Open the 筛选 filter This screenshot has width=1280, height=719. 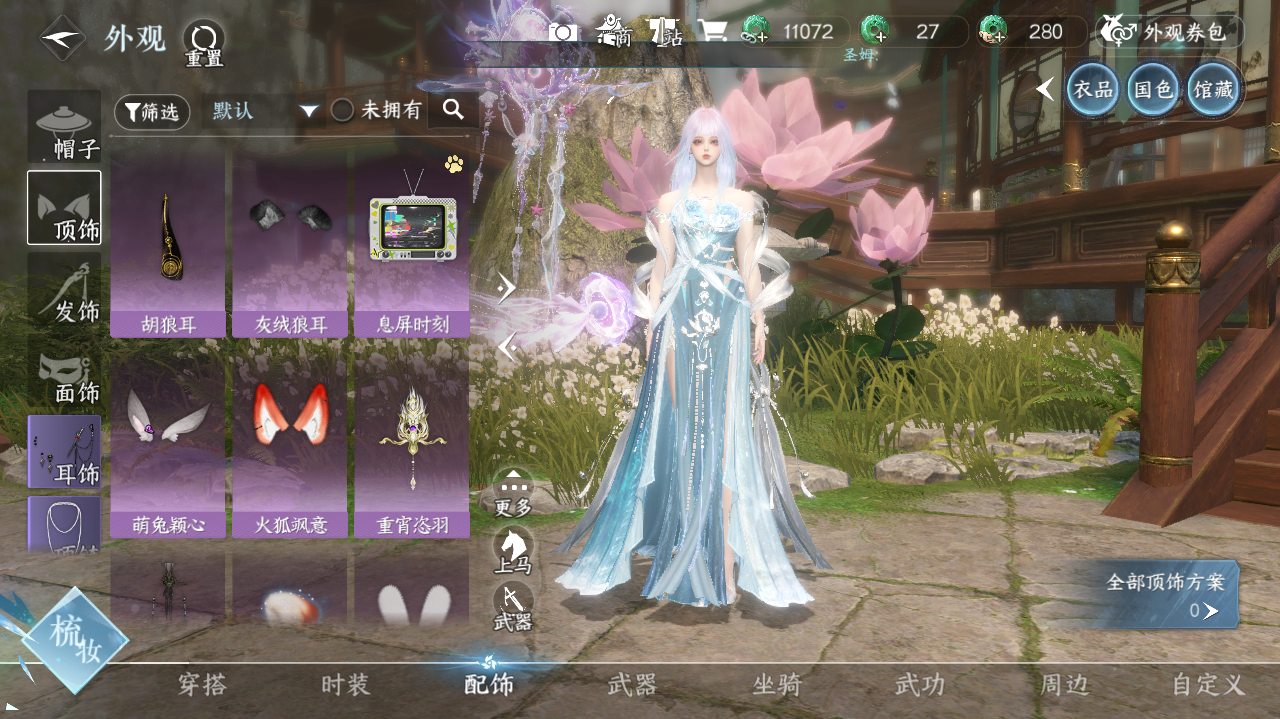(x=152, y=112)
